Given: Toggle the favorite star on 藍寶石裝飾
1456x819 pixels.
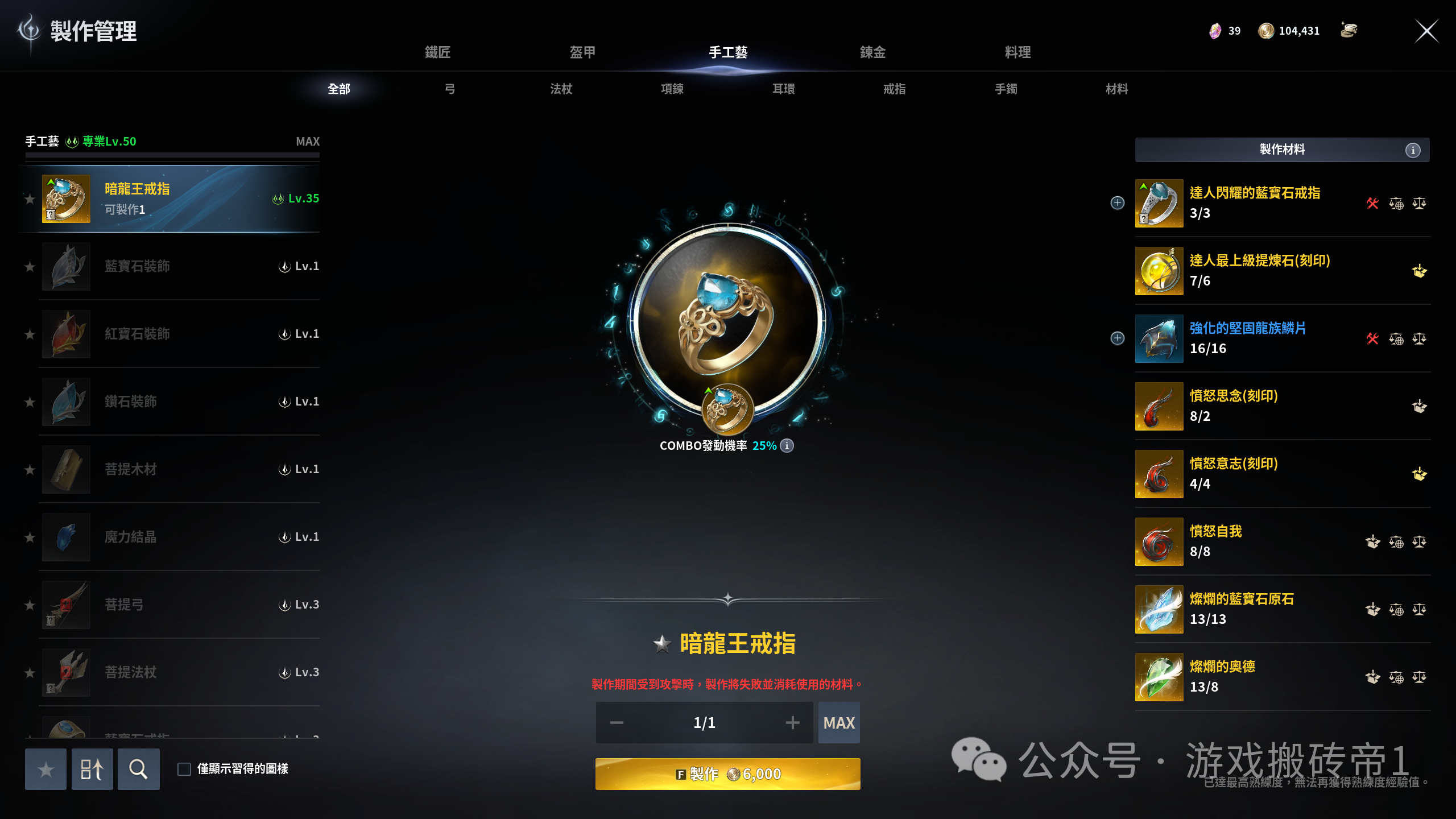Looking at the screenshot, I should [30, 267].
